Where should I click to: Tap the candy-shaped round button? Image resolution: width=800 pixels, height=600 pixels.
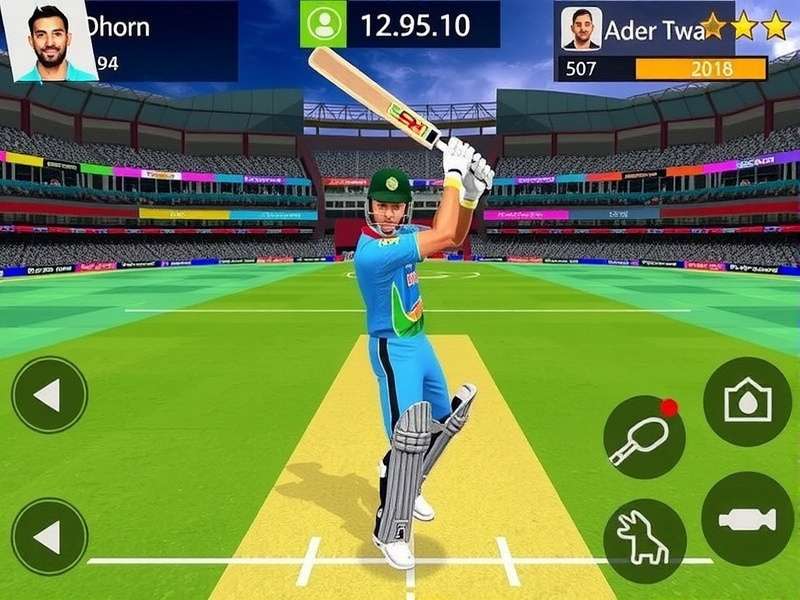pos(747,519)
